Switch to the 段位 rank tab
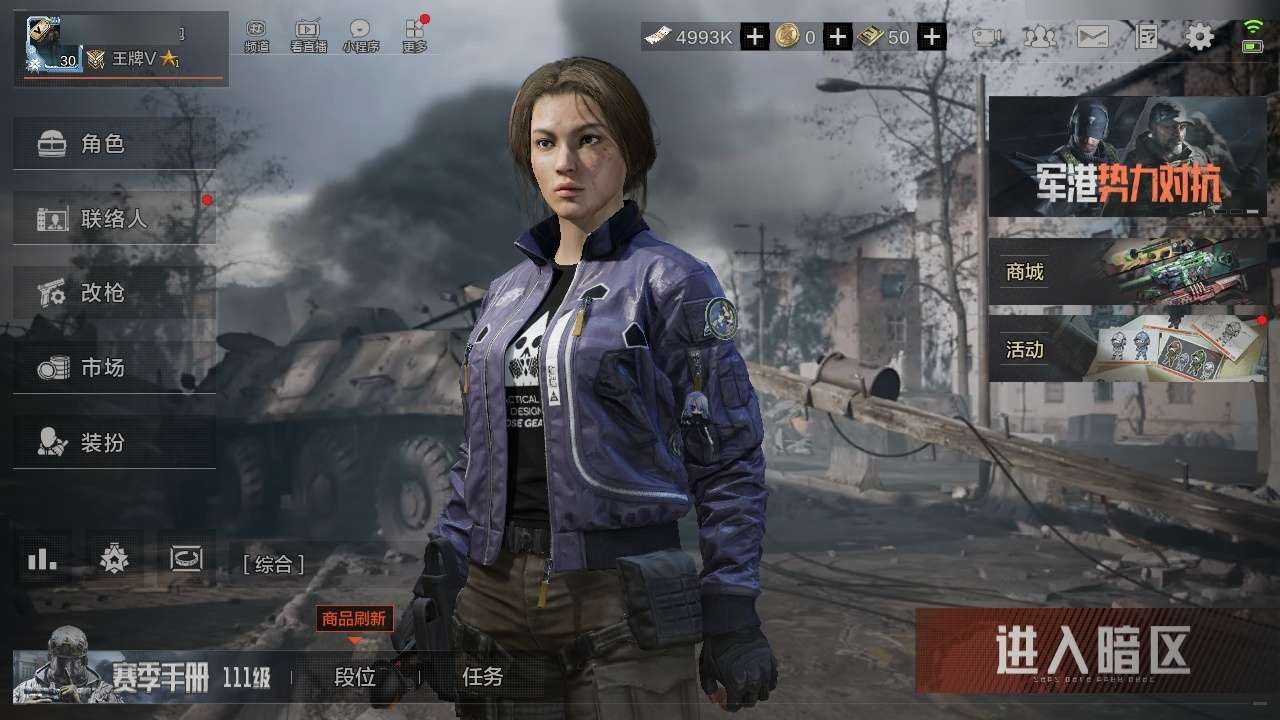This screenshot has width=1280, height=720. [355, 677]
